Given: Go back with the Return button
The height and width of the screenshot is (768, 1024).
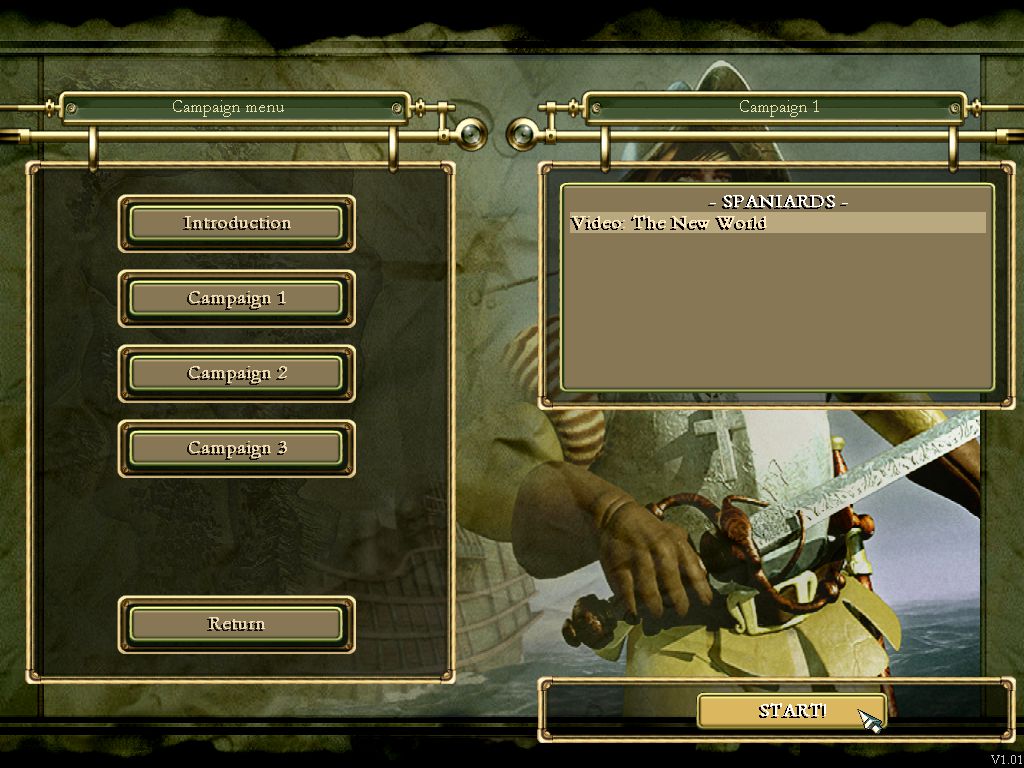Looking at the screenshot, I should pos(237,624).
